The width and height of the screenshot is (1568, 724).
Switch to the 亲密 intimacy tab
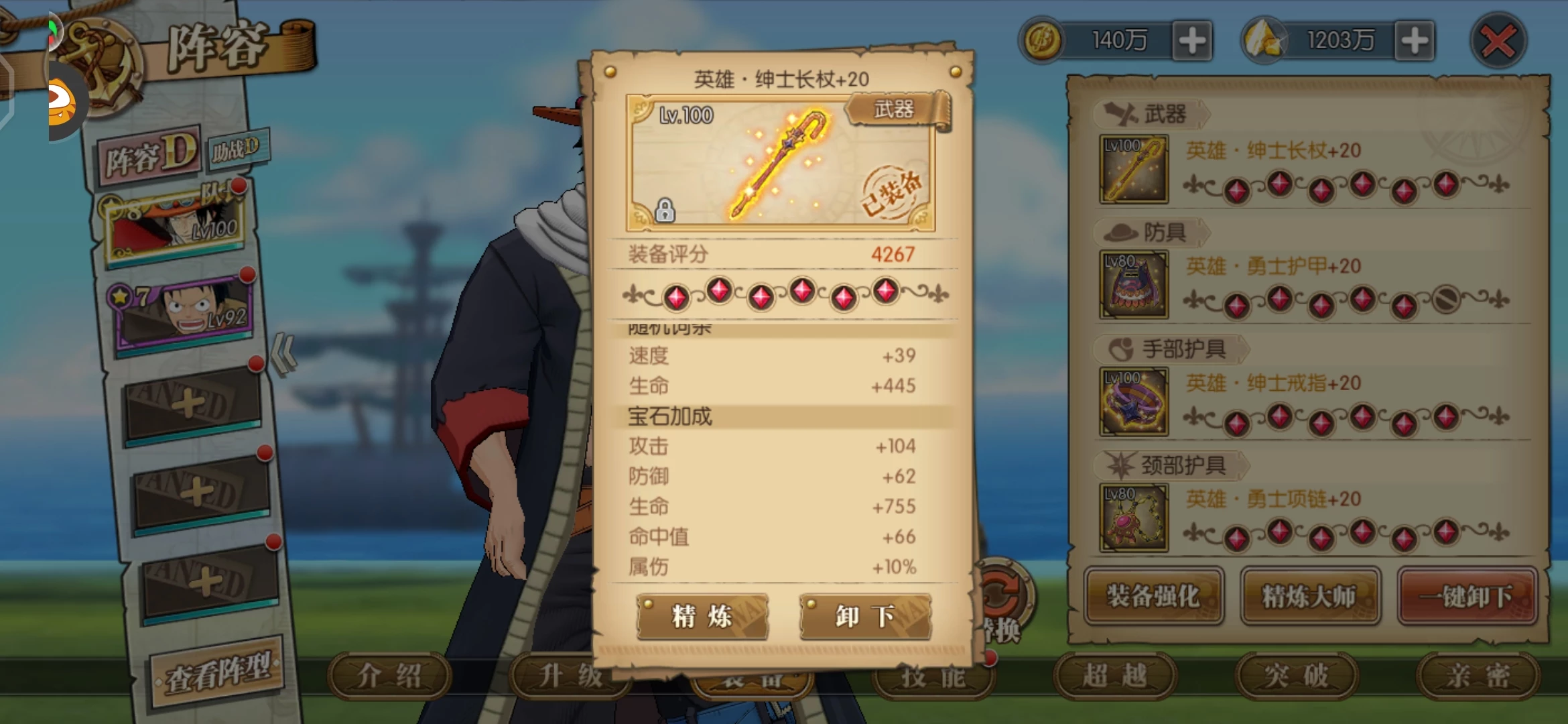[1477, 676]
